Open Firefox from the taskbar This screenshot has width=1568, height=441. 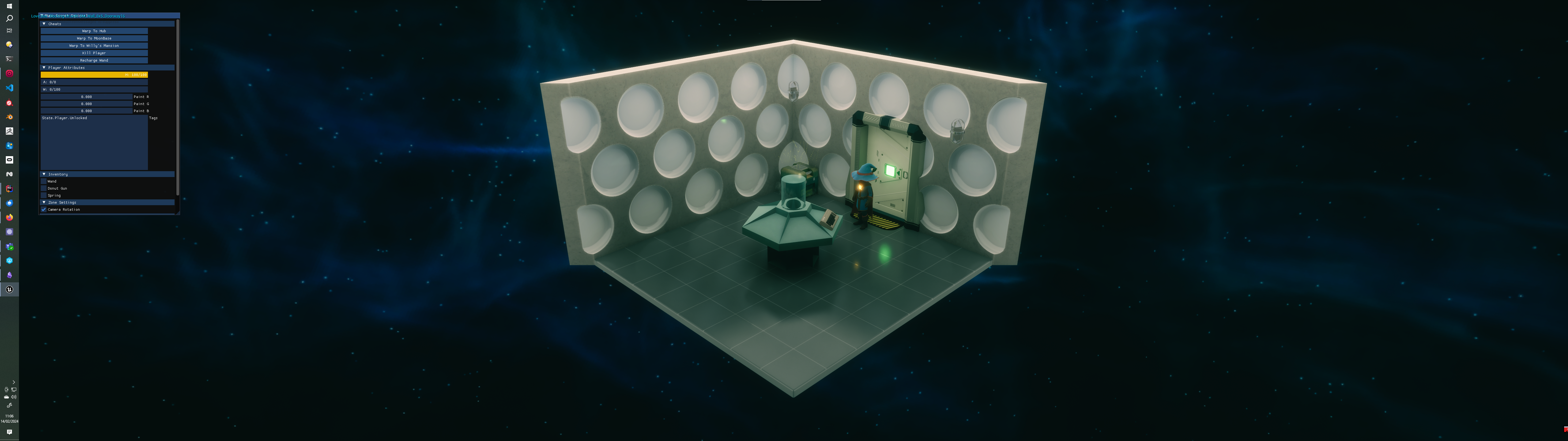coord(9,217)
